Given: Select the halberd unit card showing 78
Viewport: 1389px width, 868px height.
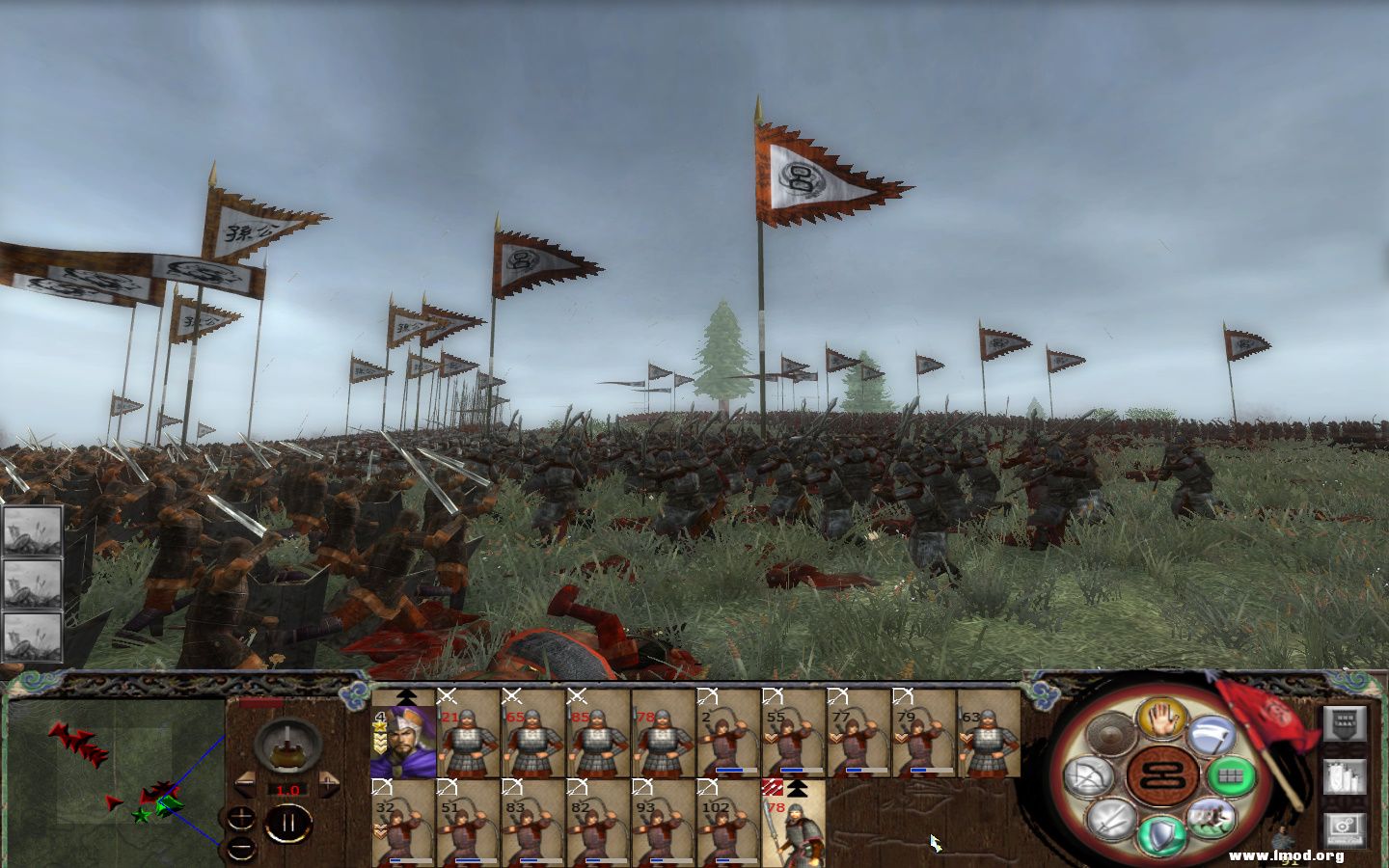Looking at the screenshot, I should pyautogui.click(x=792, y=822).
